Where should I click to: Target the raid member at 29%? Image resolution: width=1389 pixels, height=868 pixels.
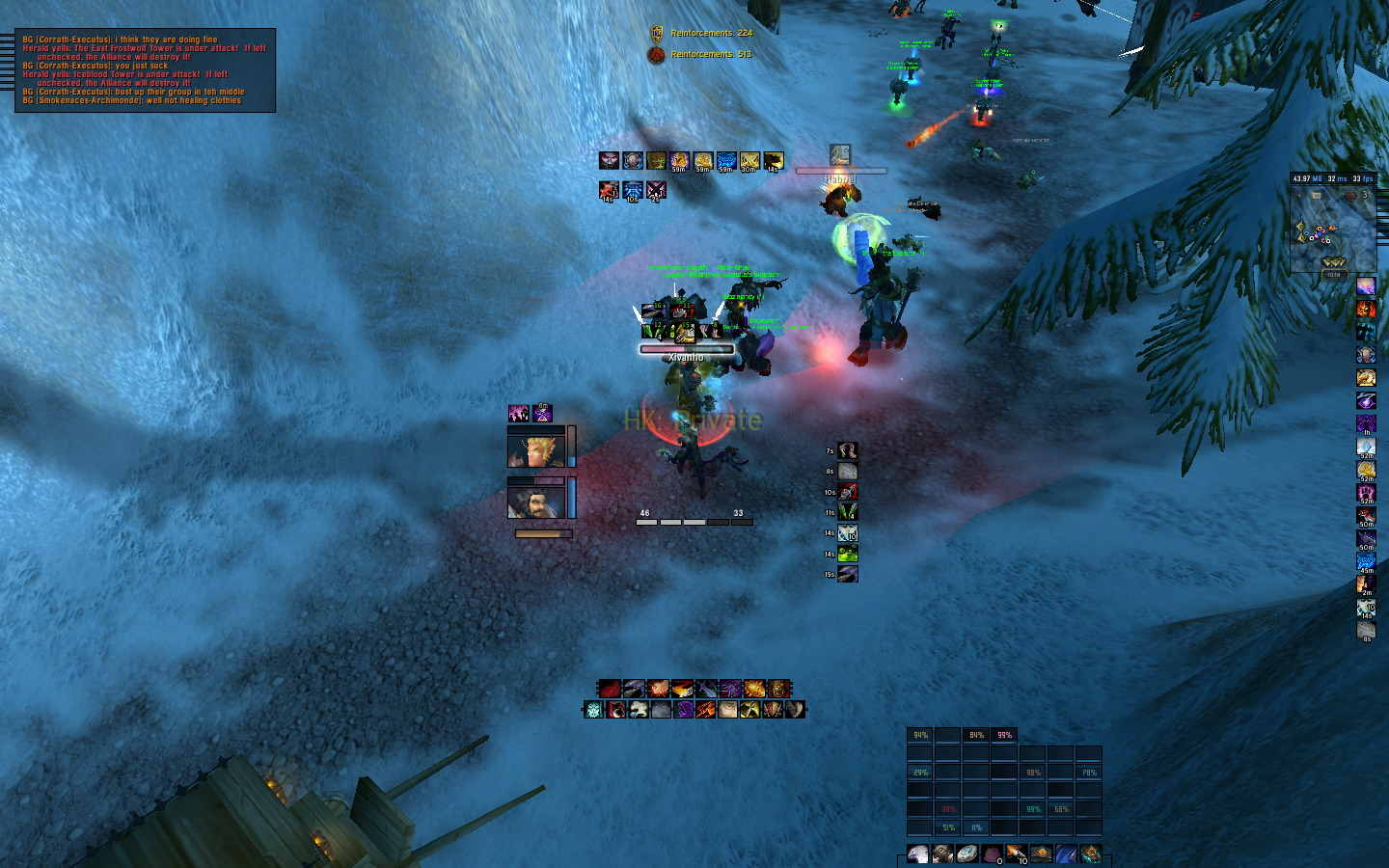coord(920,773)
